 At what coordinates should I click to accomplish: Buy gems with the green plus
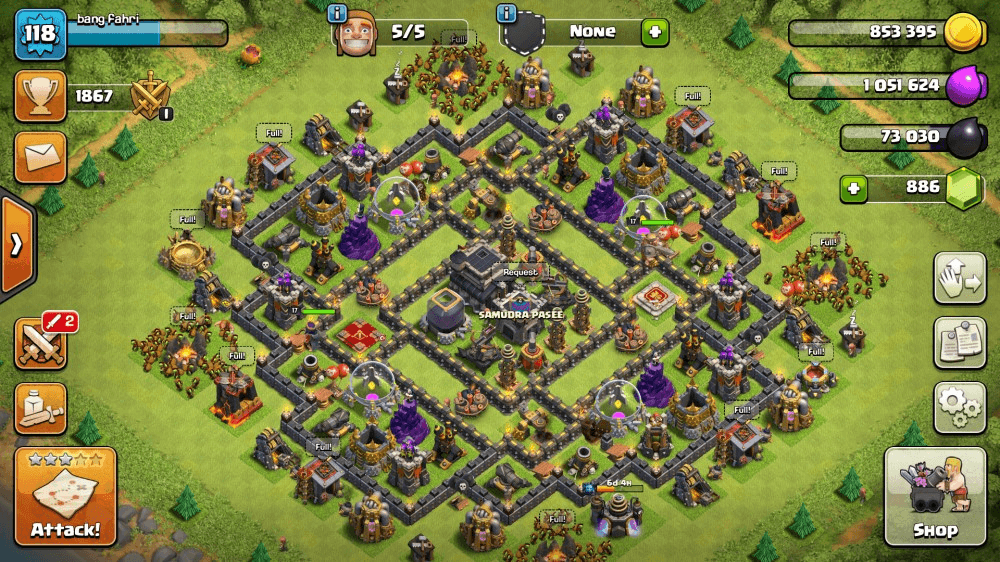coord(853,188)
